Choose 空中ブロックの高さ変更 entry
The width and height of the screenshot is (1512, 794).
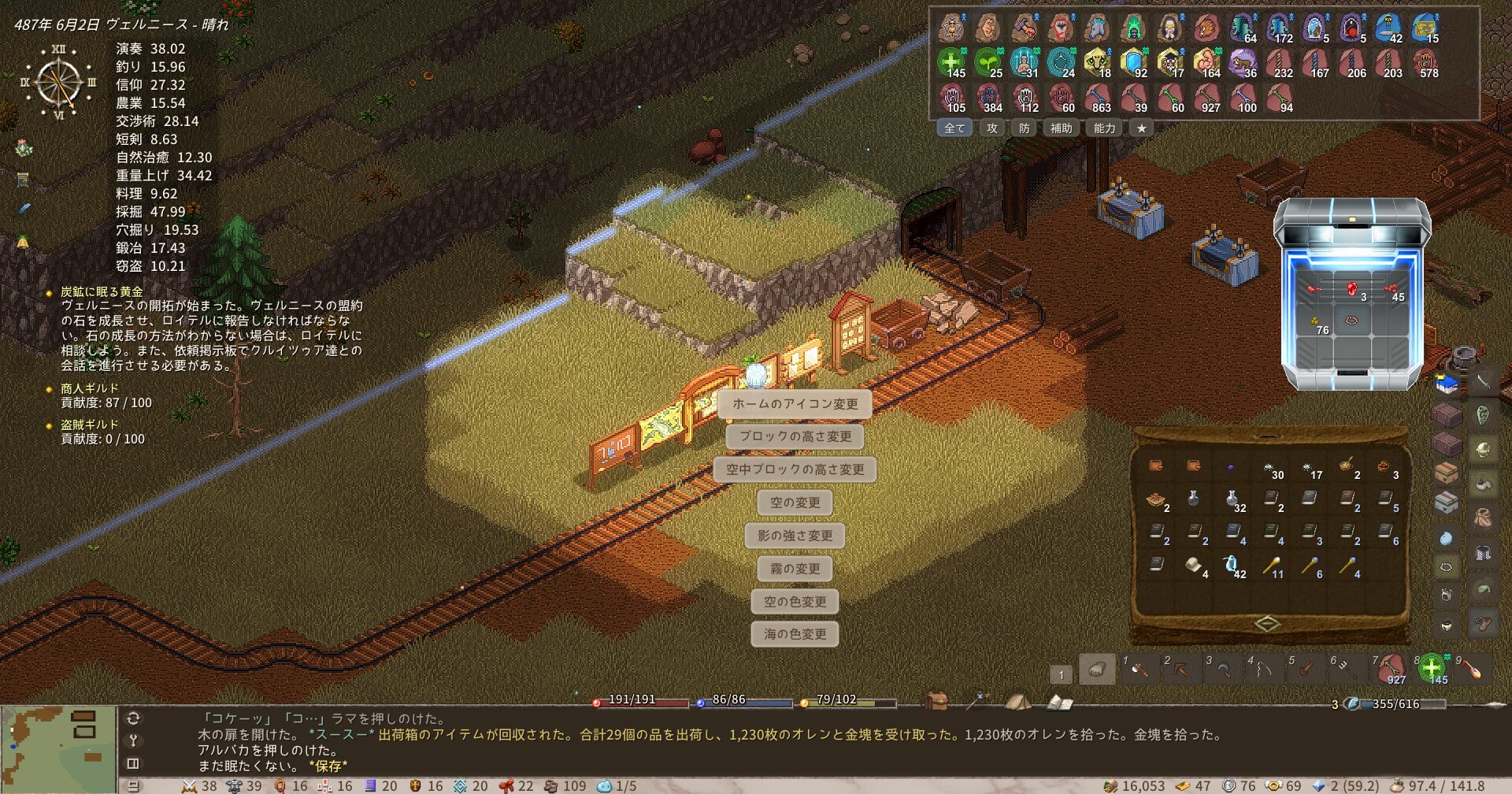coord(795,469)
